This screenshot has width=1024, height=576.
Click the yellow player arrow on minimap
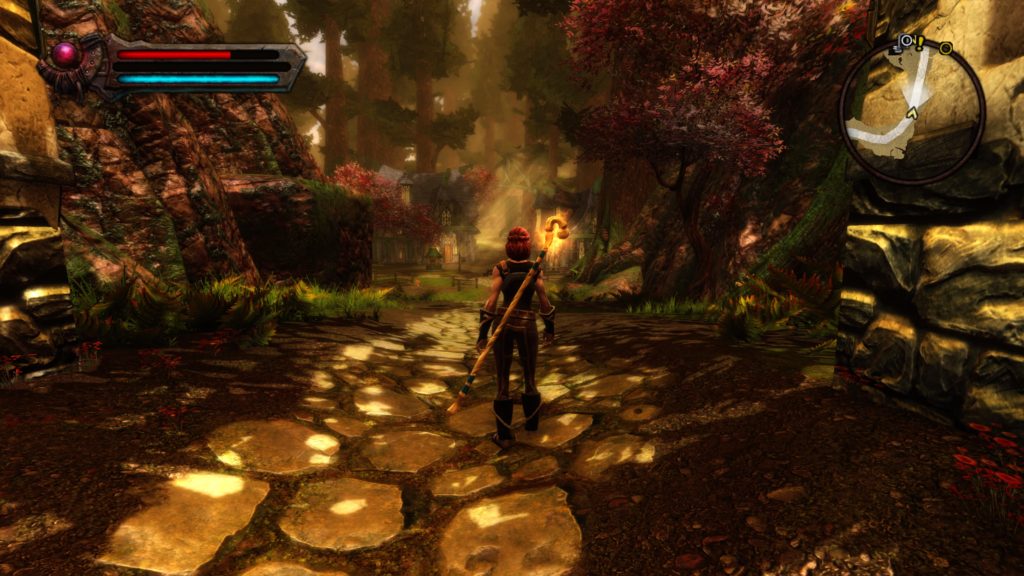click(x=910, y=115)
